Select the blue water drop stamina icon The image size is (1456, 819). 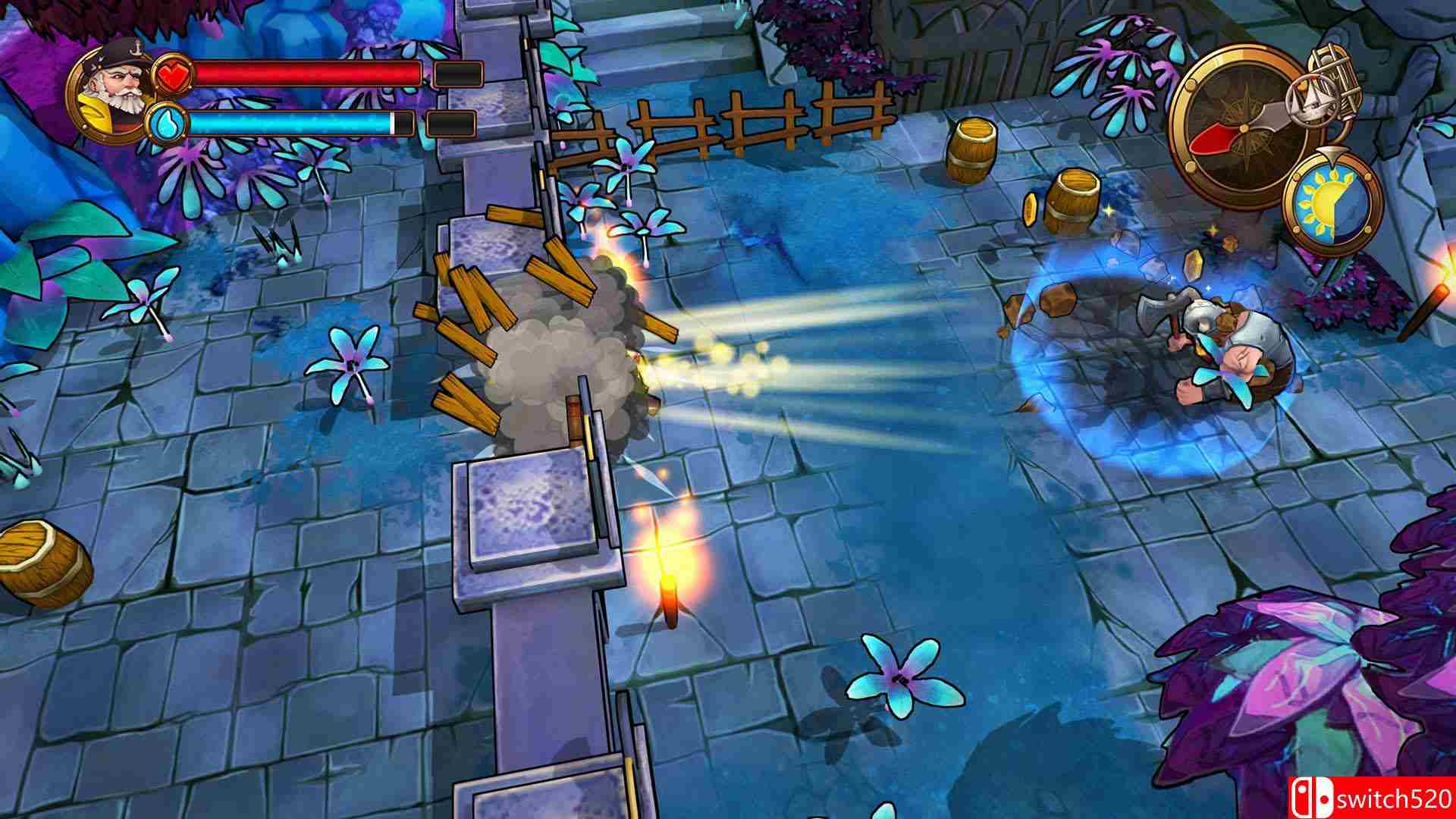point(168,123)
